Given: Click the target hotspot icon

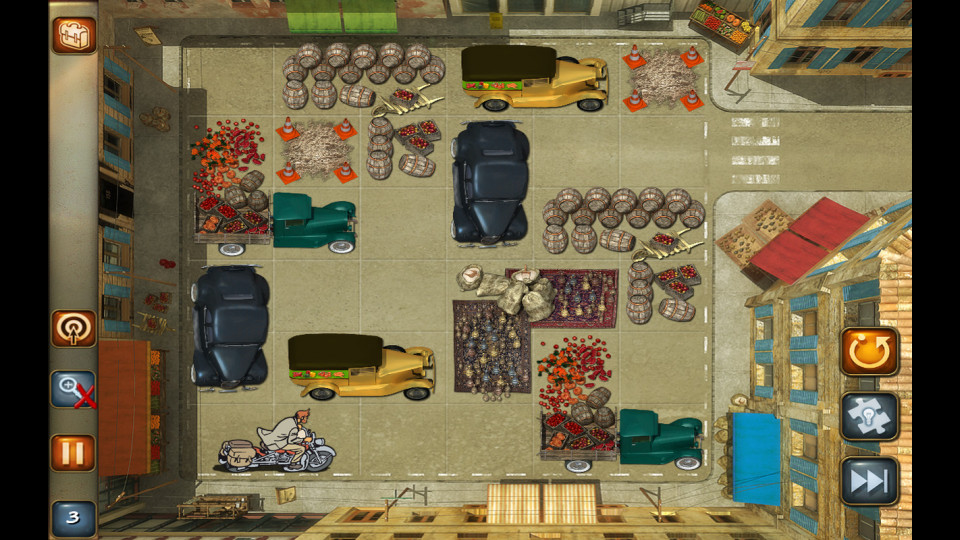Looking at the screenshot, I should (74, 329).
